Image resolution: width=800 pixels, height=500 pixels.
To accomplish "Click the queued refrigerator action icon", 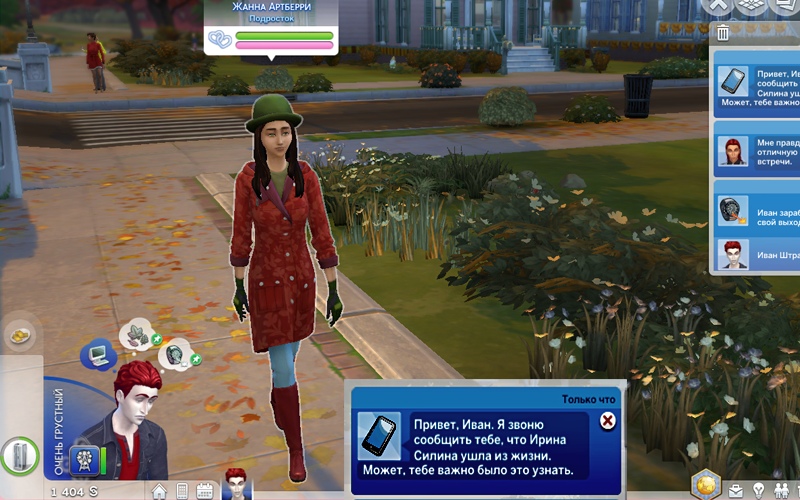I will pyautogui.click(x=16, y=457).
